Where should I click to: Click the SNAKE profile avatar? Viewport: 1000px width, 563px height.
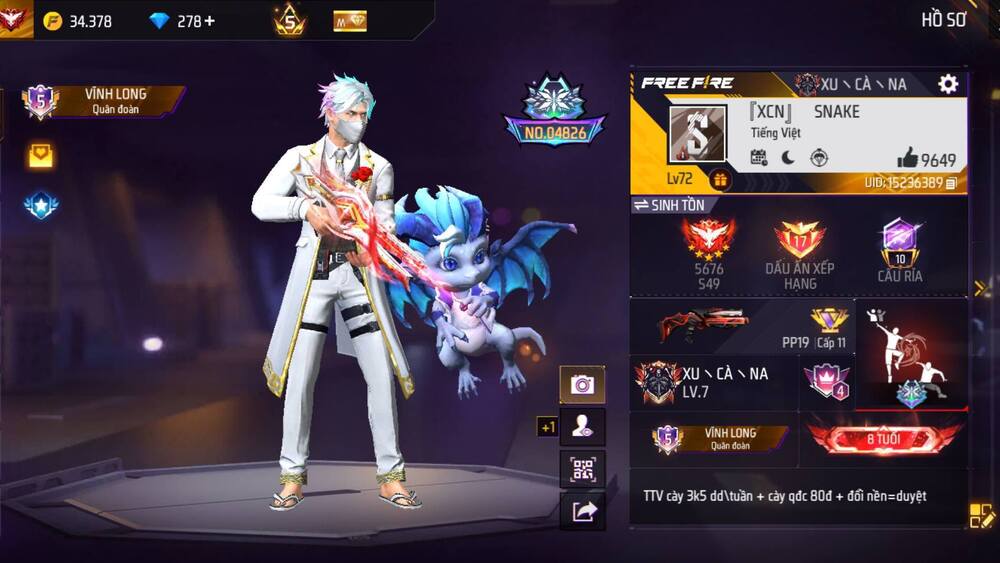click(698, 134)
